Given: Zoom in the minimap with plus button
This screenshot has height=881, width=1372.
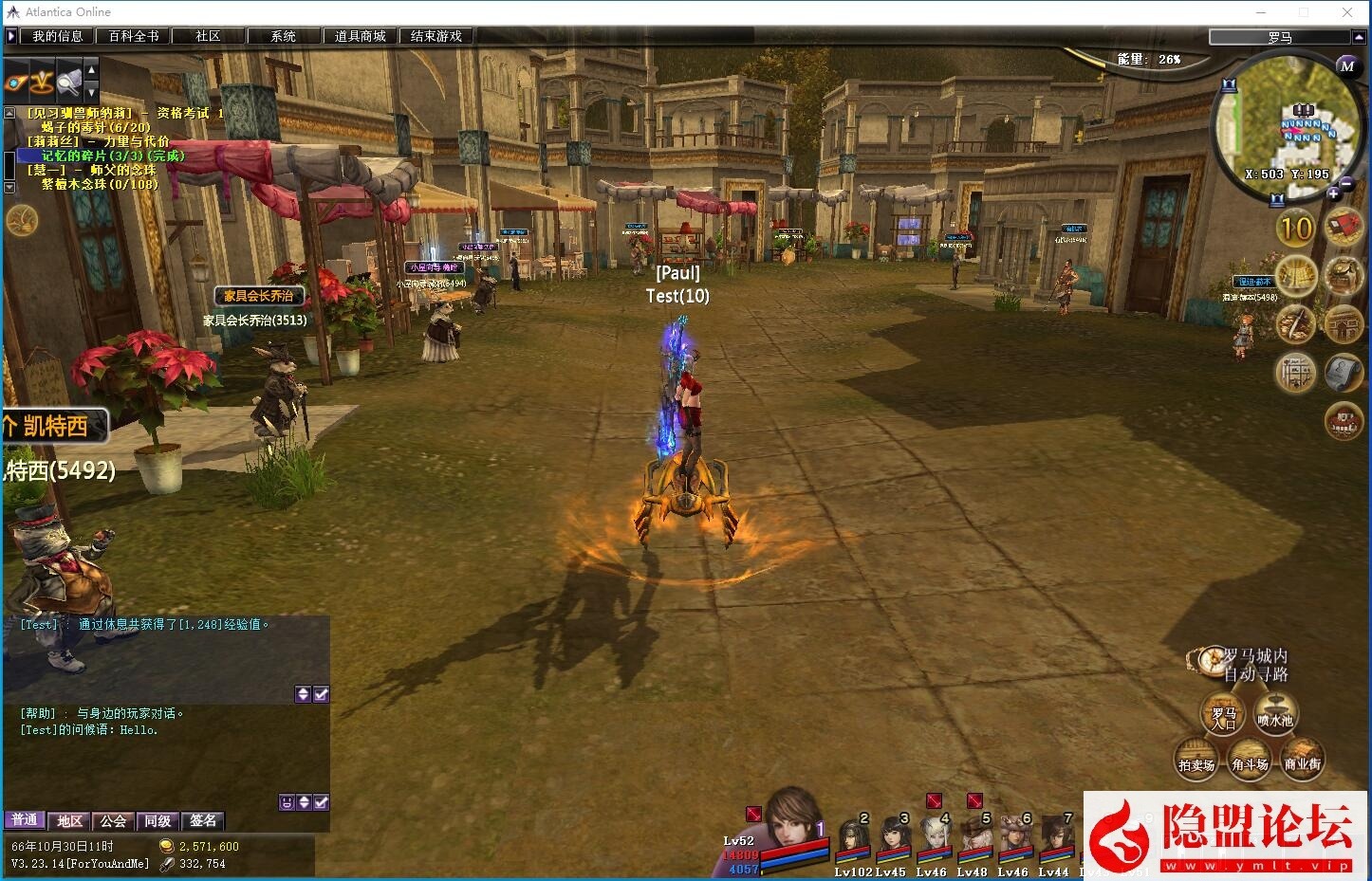Looking at the screenshot, I should tap(1333, 194).
